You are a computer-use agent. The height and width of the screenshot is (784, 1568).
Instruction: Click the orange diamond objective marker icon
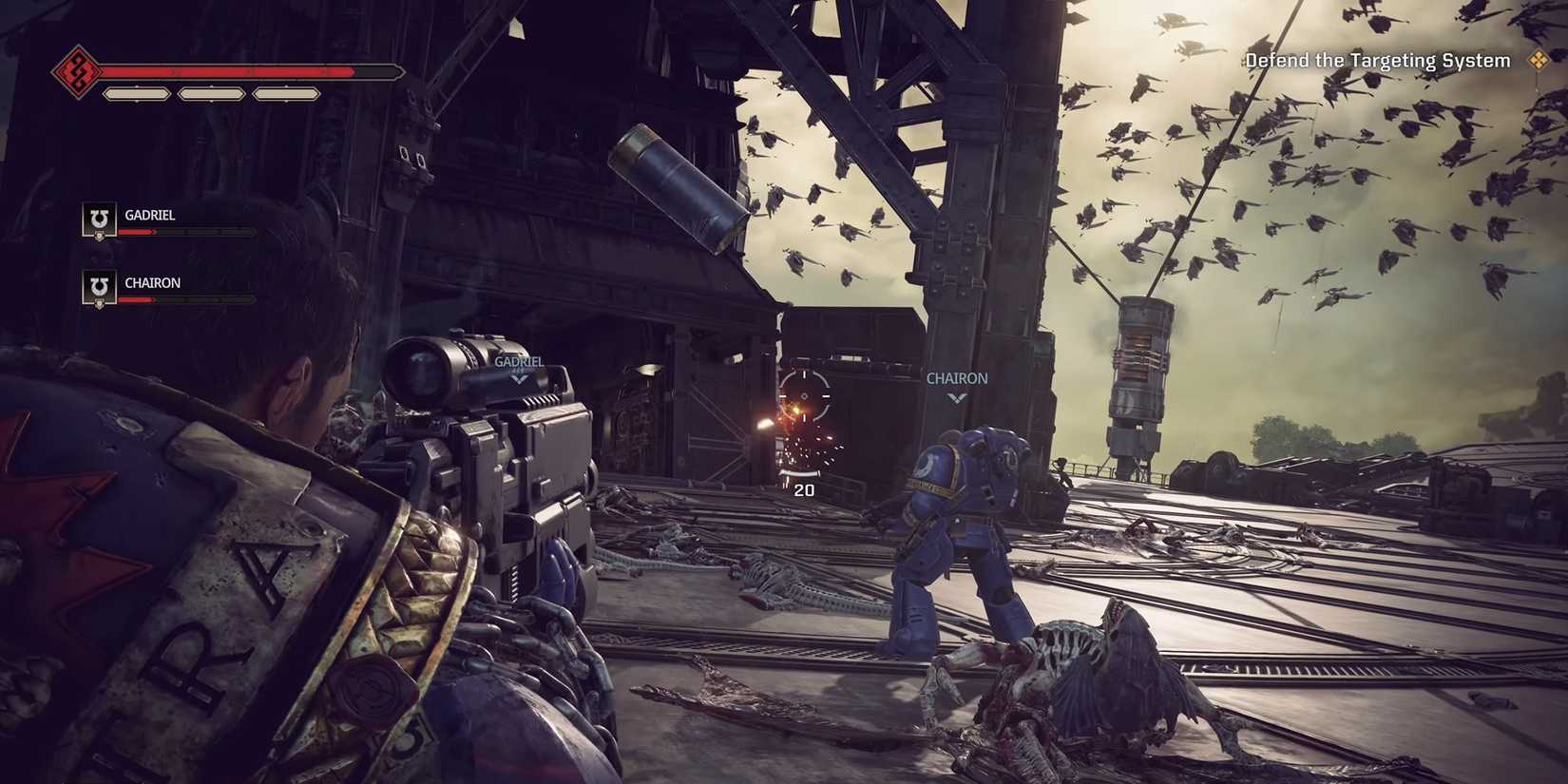[1539, 60]
